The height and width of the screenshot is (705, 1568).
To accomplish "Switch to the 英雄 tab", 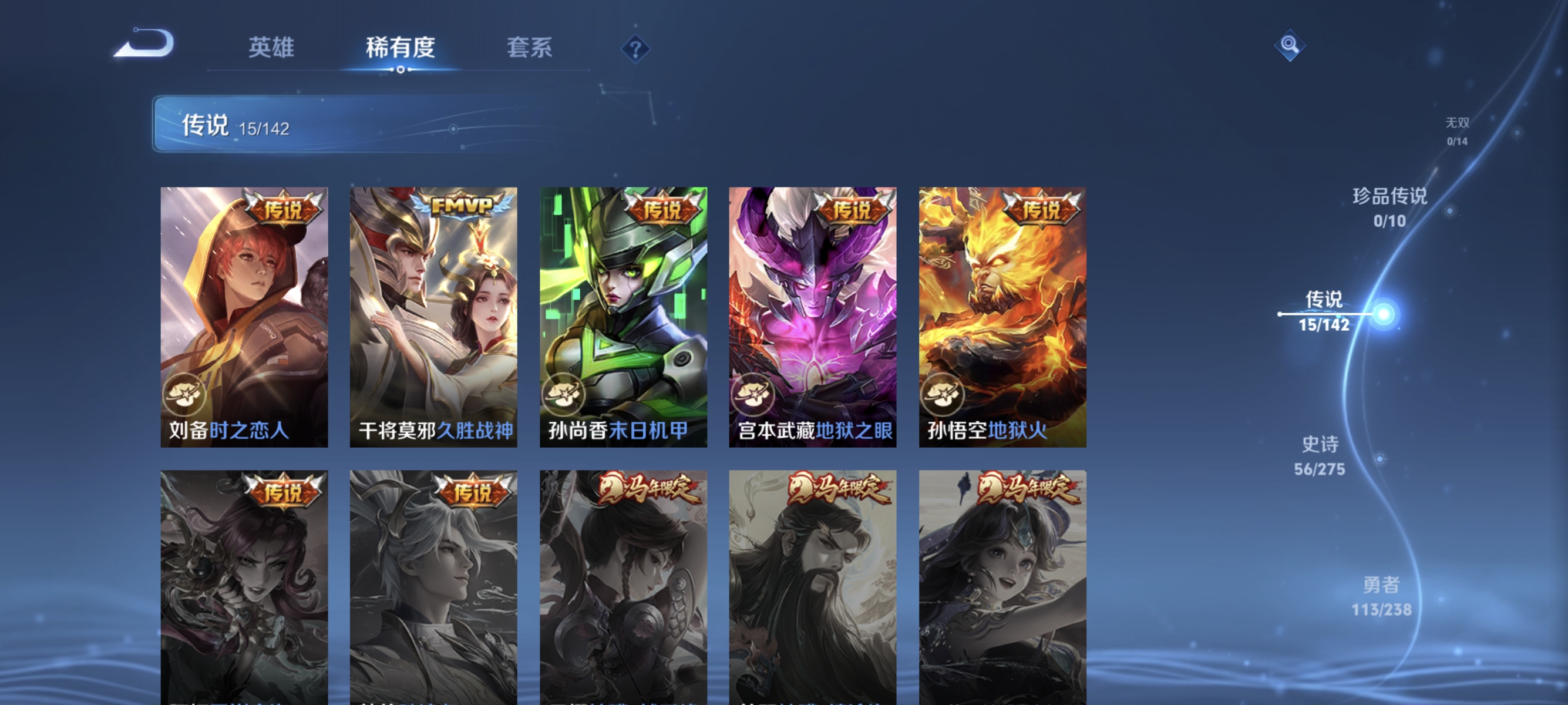I will (271, 49).
